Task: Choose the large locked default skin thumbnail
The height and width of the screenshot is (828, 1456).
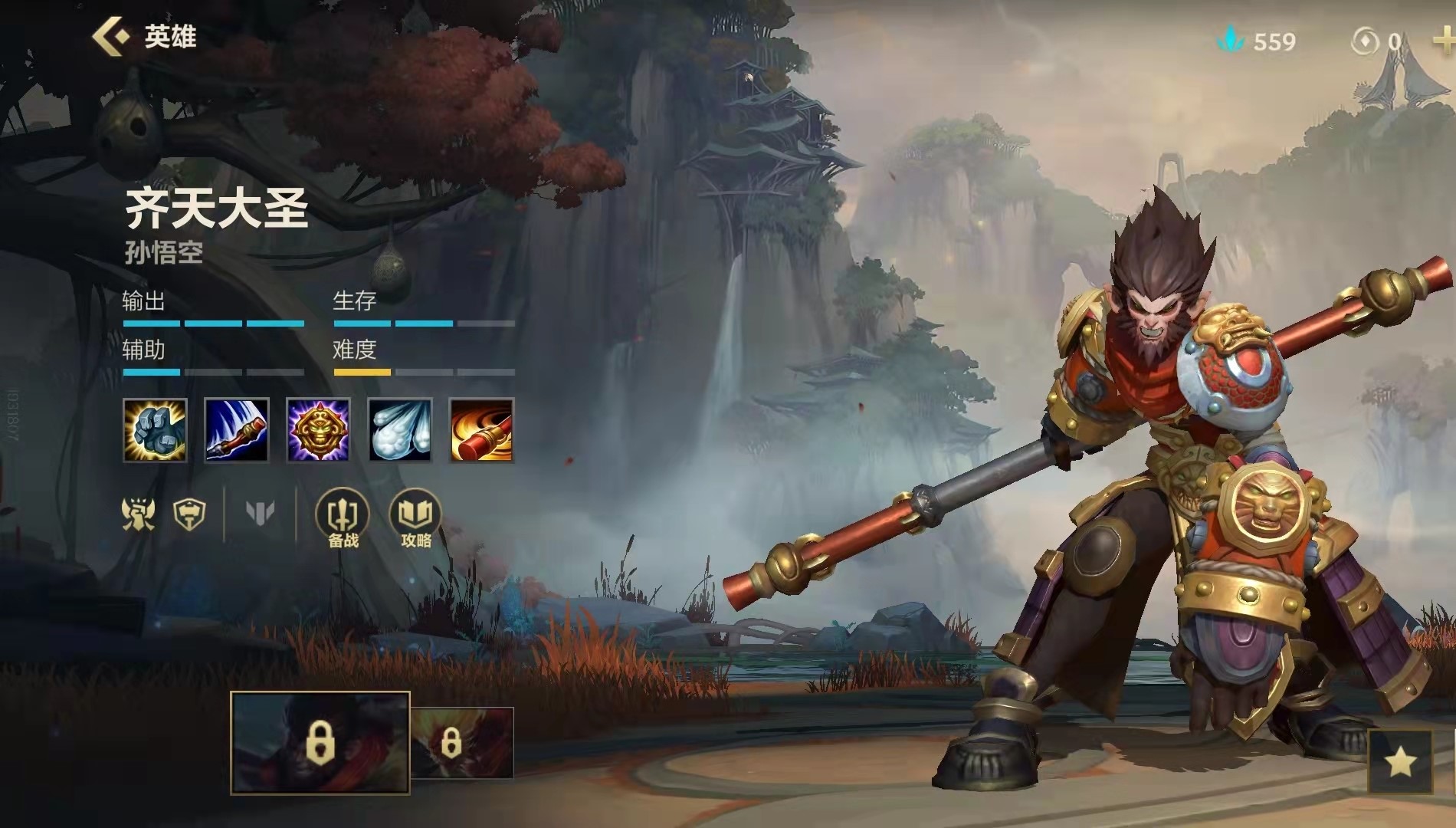Action: pyautogui.click(x=320, y=742)
